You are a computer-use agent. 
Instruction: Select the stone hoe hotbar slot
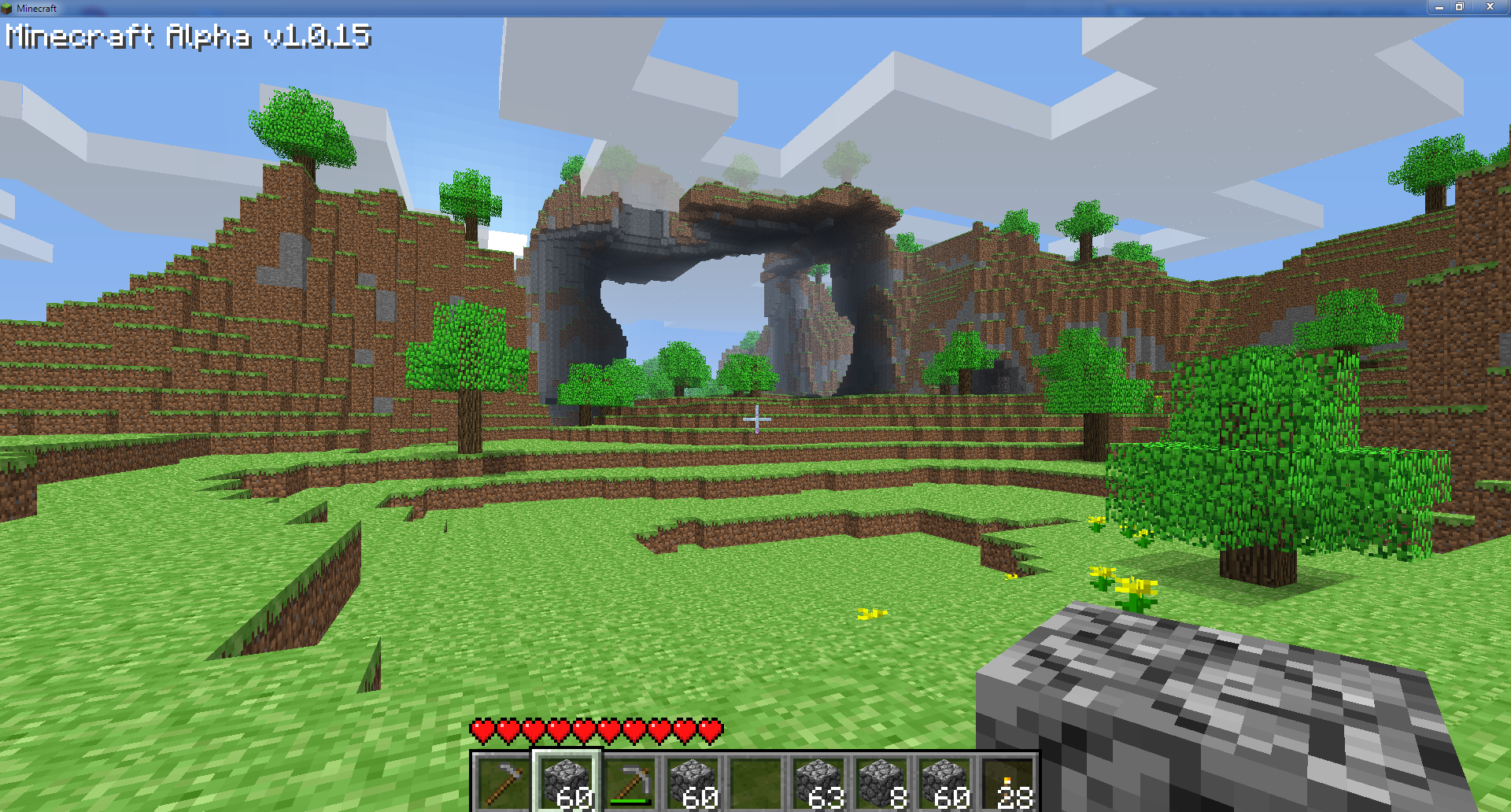(504, 782)
